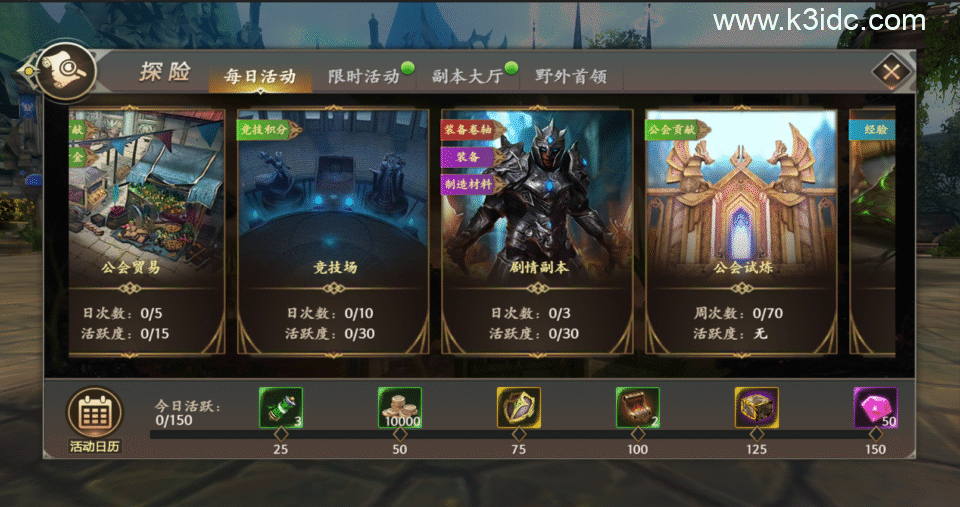Image resolution: width=960 pixels, height=507 pixels.
Task: Select the golden box reward at 125
Action: tap(756, 408)
